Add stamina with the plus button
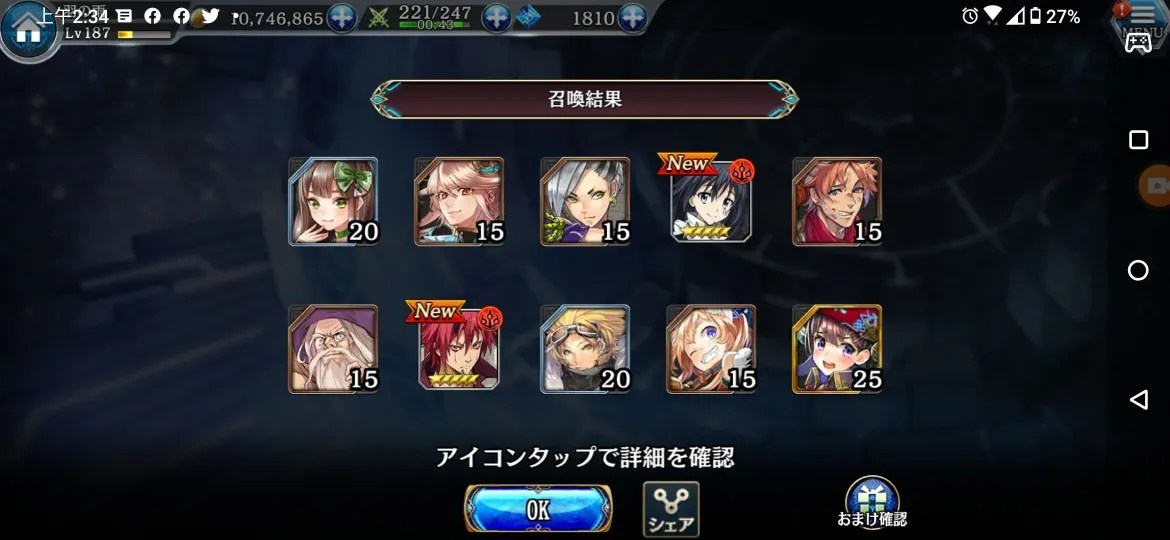Viewport: 1170px width, 540px height. (497, 18)
